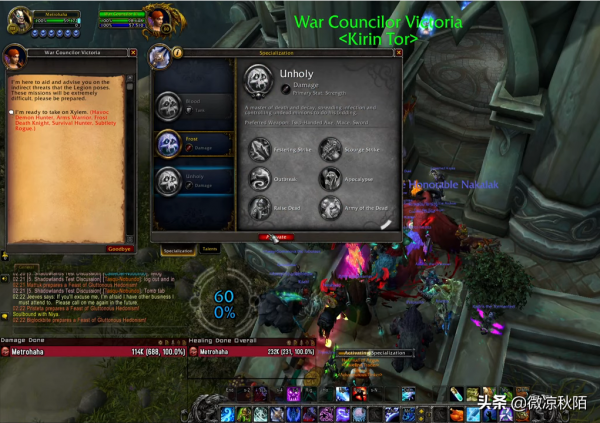Say Goodbye to War Councilor Victoria
The width and height of the screenshot is (600, 423).
click(x=119, y=248)
